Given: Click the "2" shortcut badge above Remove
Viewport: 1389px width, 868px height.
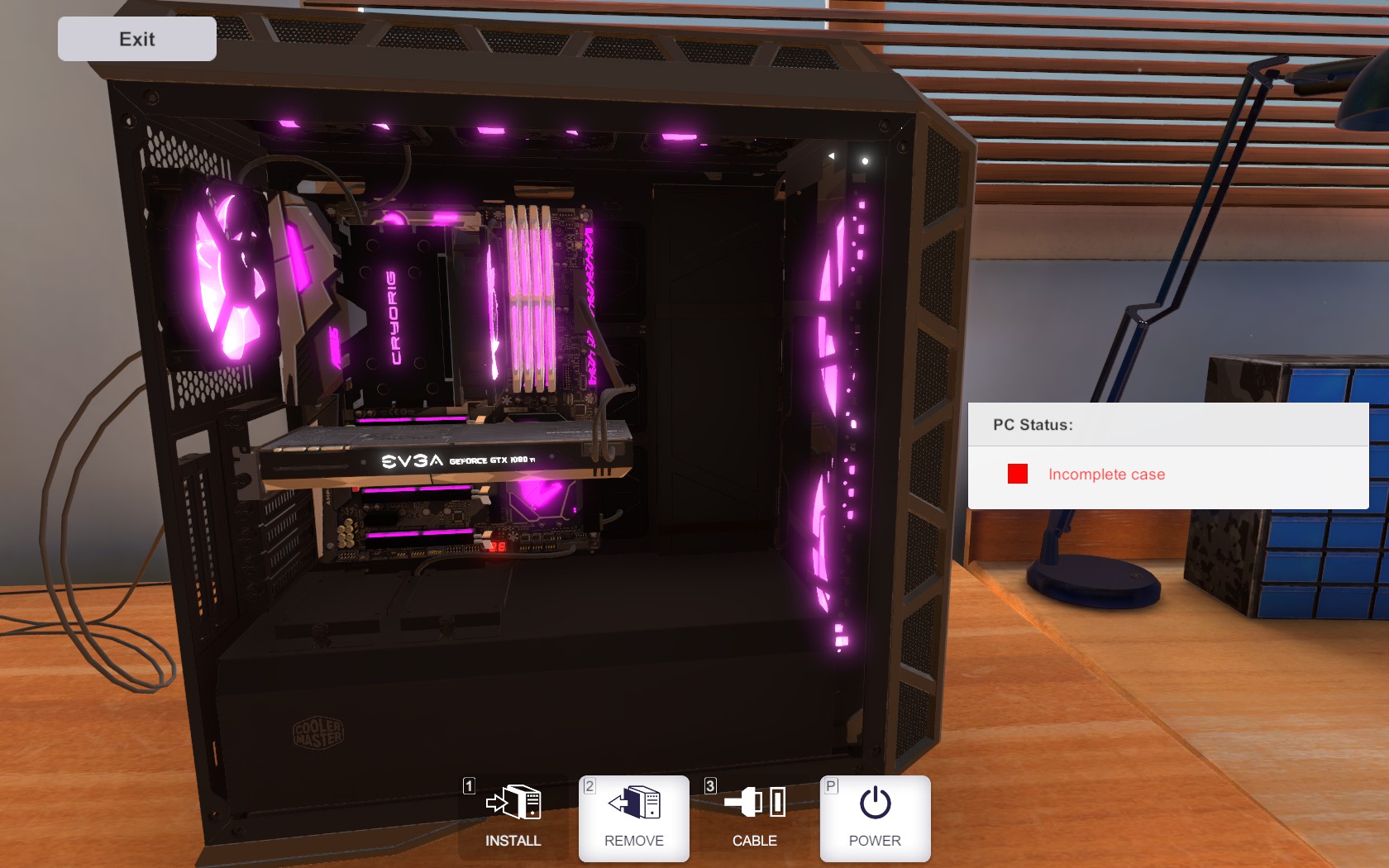Looking at the screenshot, I should tap(589, 788).
